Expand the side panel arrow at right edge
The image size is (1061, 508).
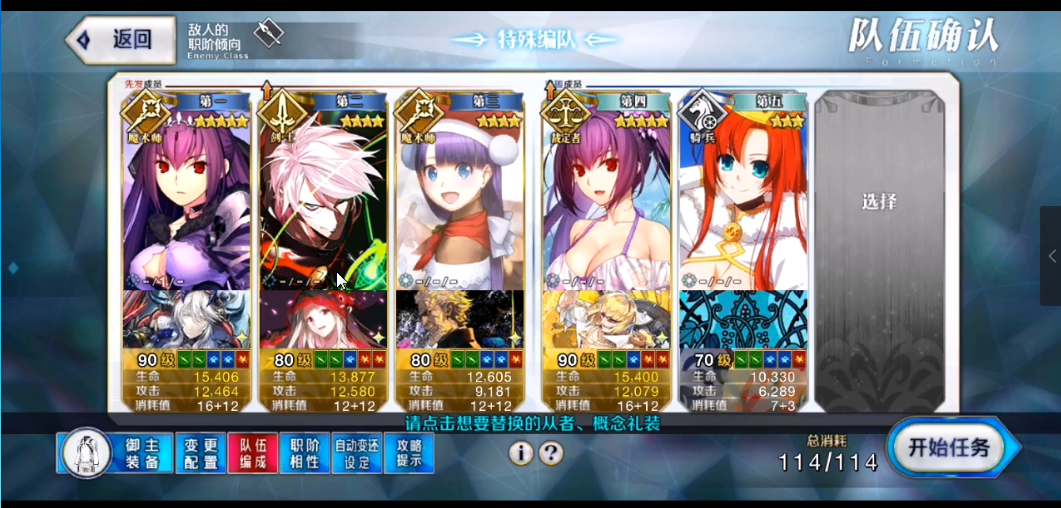[x=1051, y=257]
